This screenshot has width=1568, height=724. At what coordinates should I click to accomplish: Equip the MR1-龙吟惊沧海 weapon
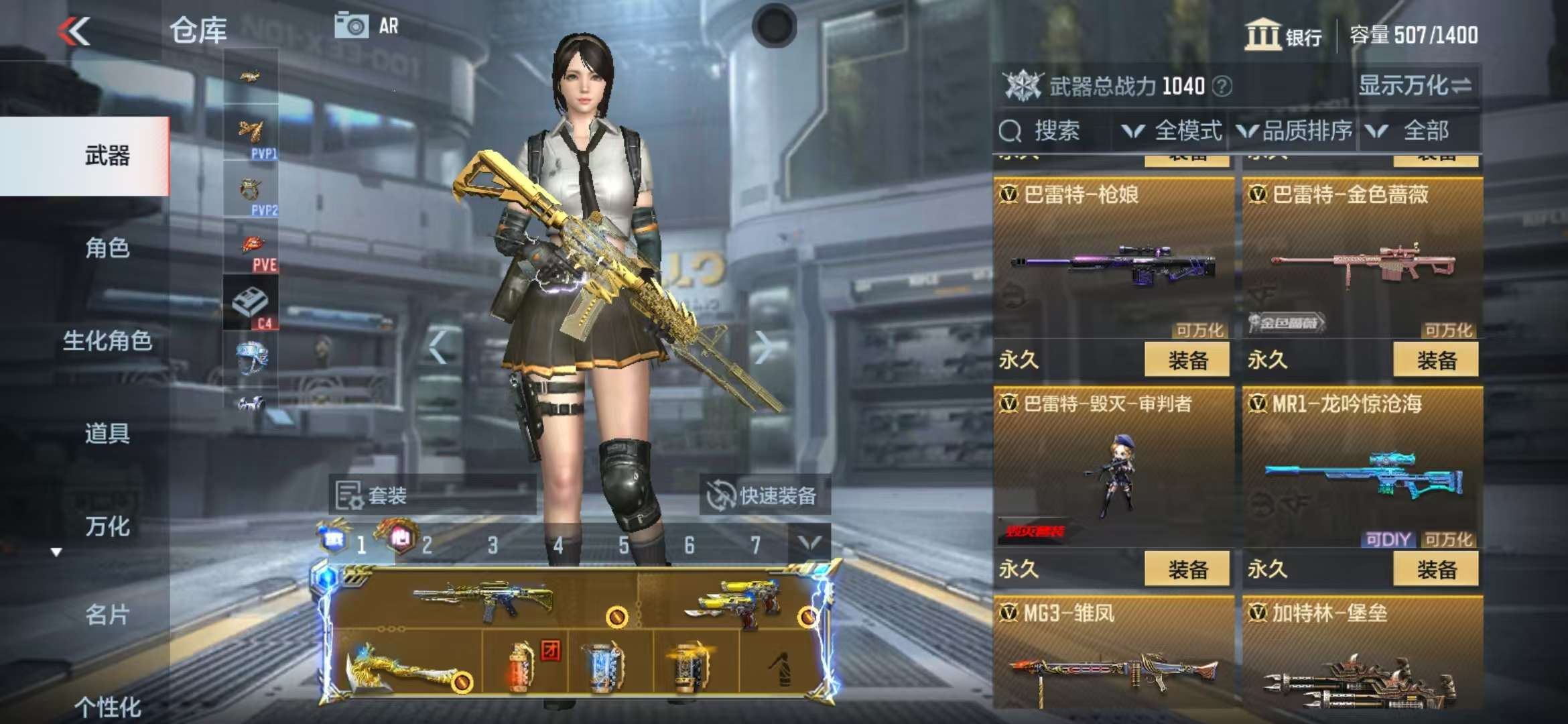point(1435,569)
